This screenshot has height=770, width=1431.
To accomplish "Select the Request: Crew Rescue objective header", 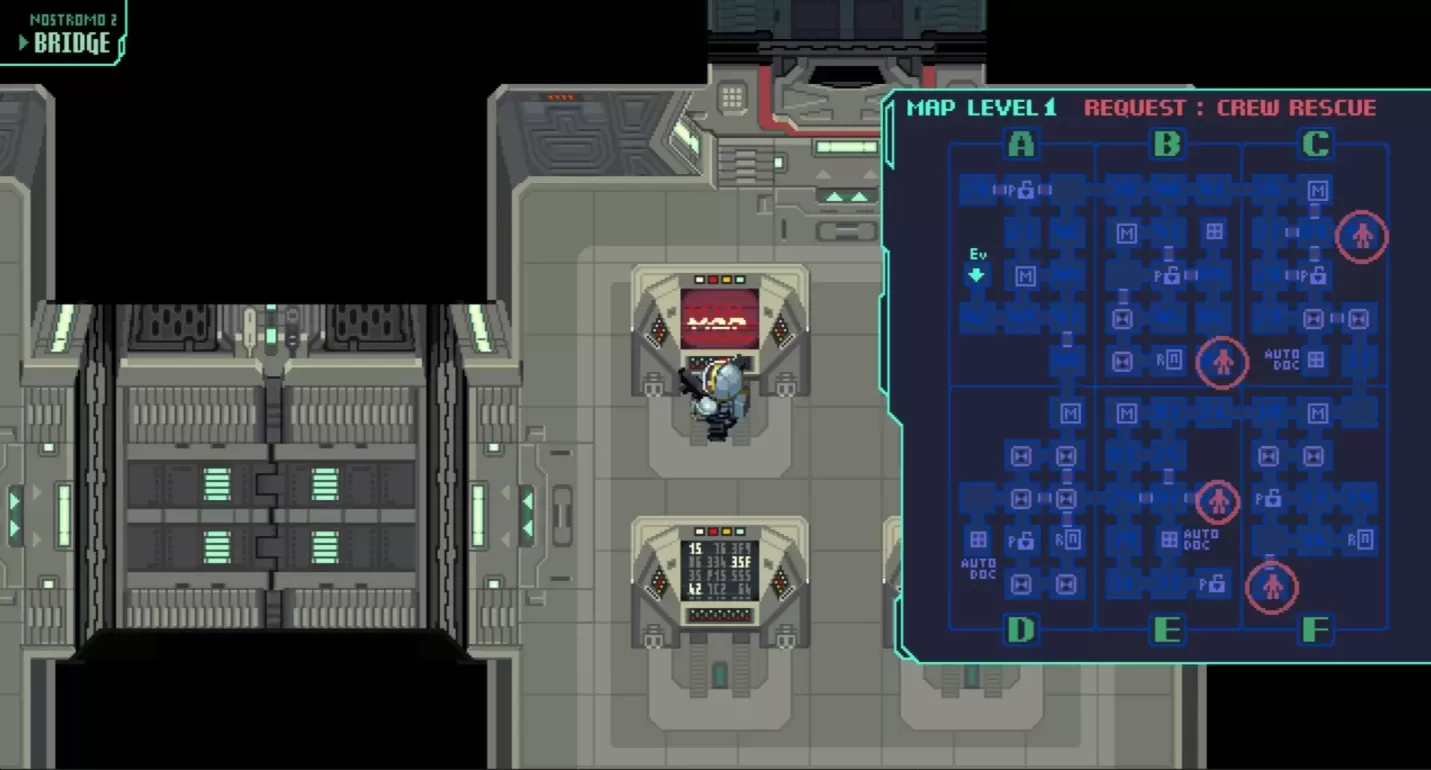I will pyautogui.click(x=1230, y=108).
